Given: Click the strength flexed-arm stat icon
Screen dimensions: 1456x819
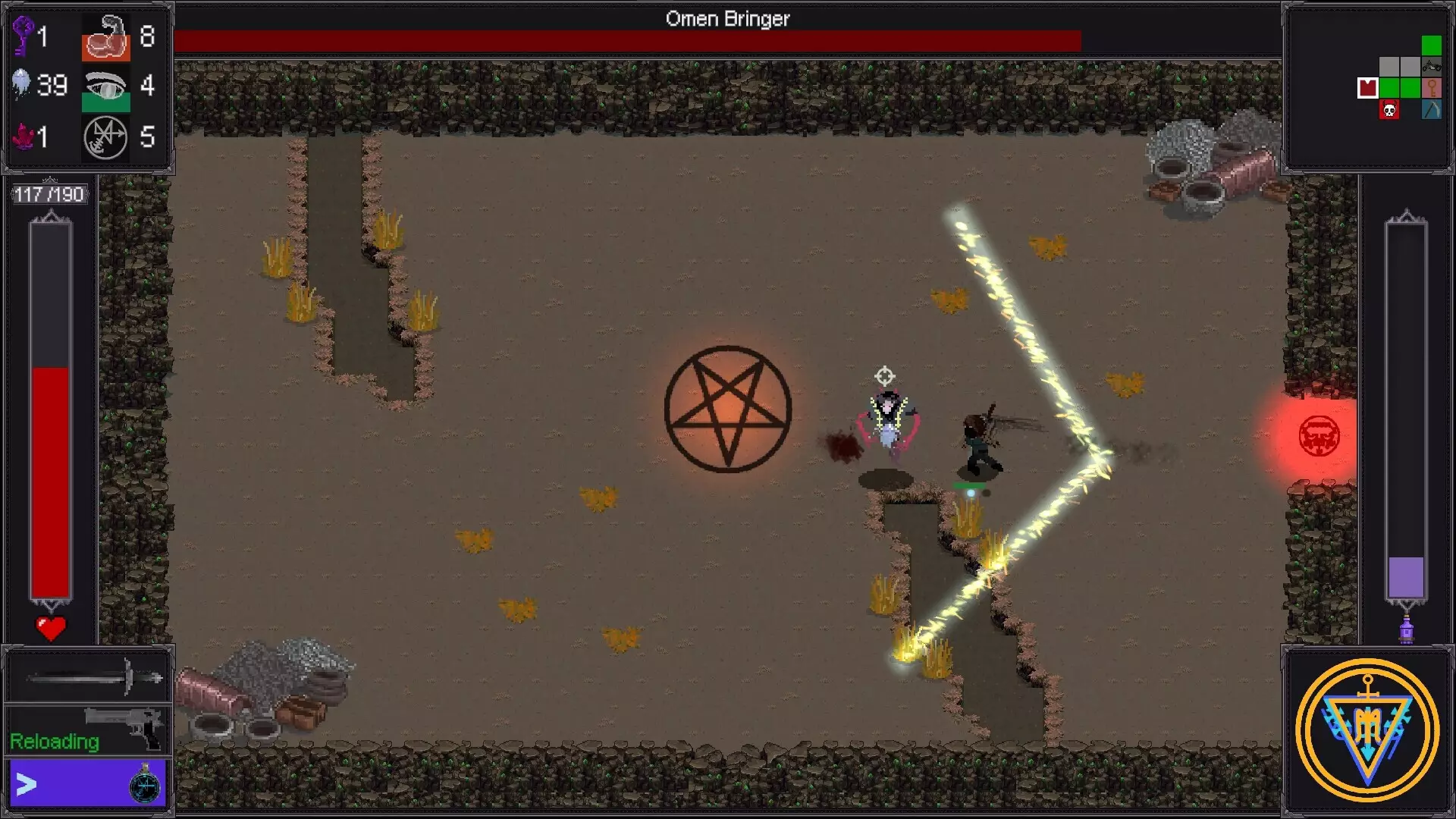Looking at the screenshot, I should (105, 37).
